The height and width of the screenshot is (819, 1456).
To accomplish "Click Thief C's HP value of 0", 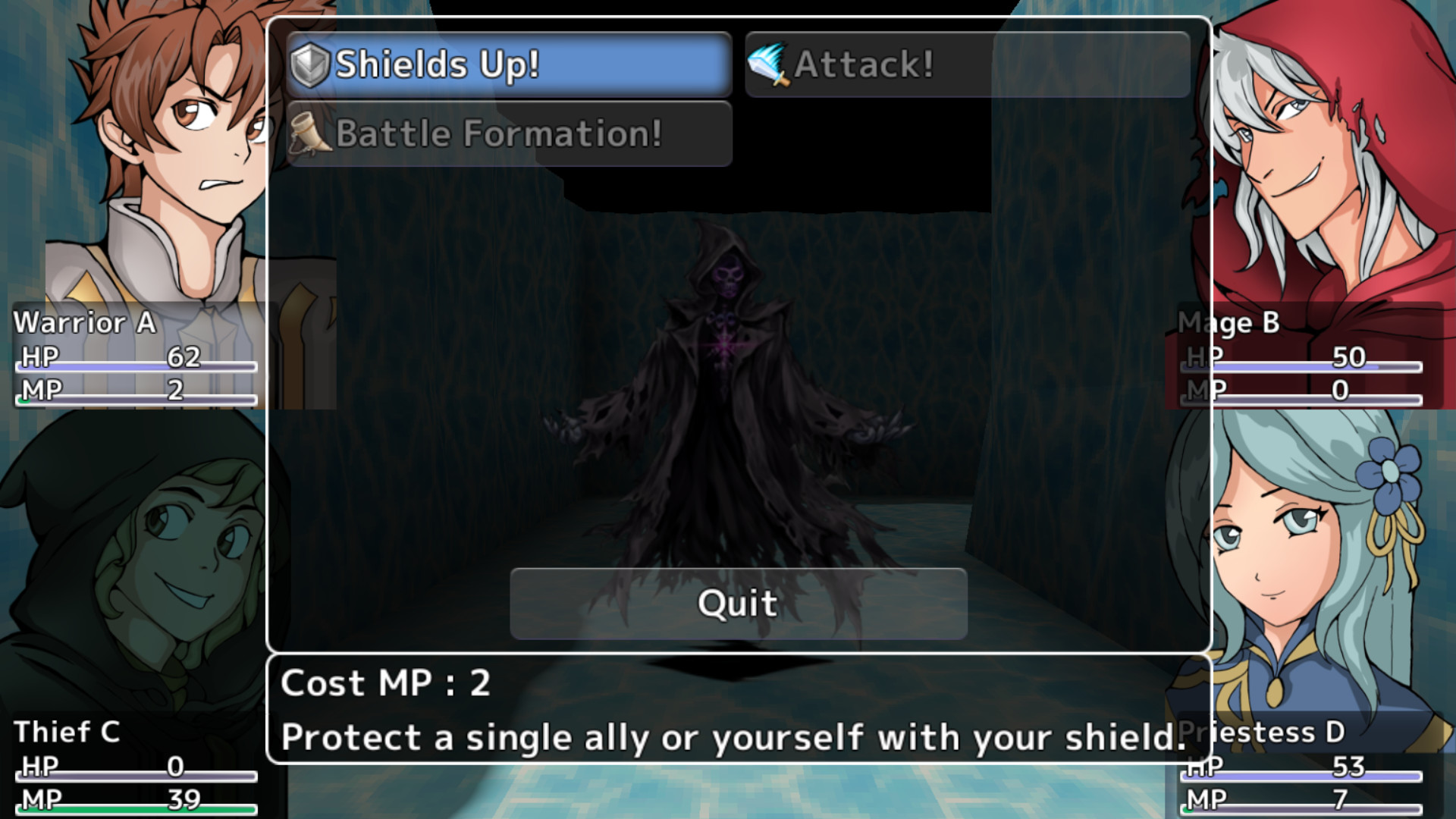I will [x=177, y=767].
